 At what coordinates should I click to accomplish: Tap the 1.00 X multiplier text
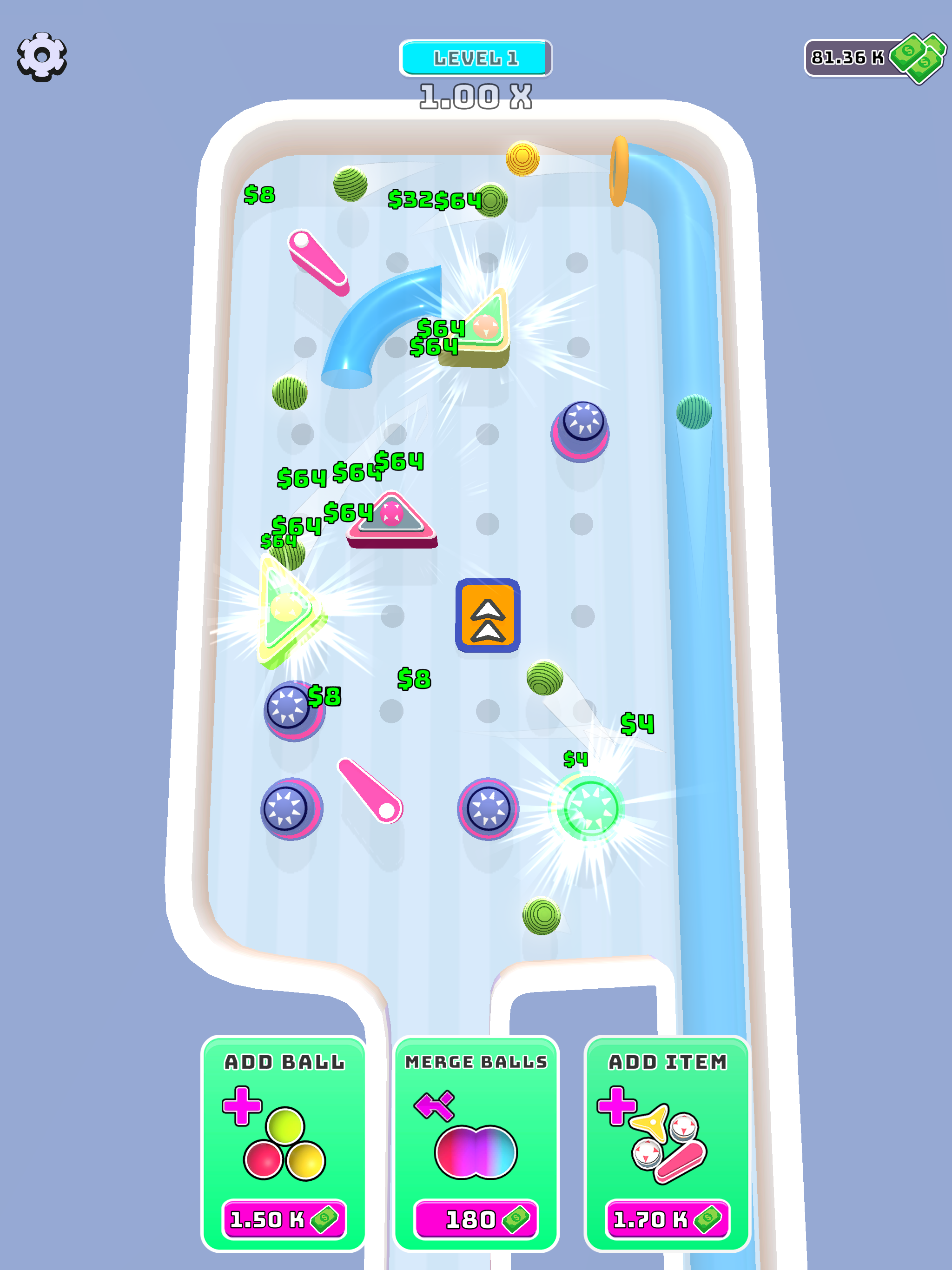pyautogui.click(x=476, y=96)
